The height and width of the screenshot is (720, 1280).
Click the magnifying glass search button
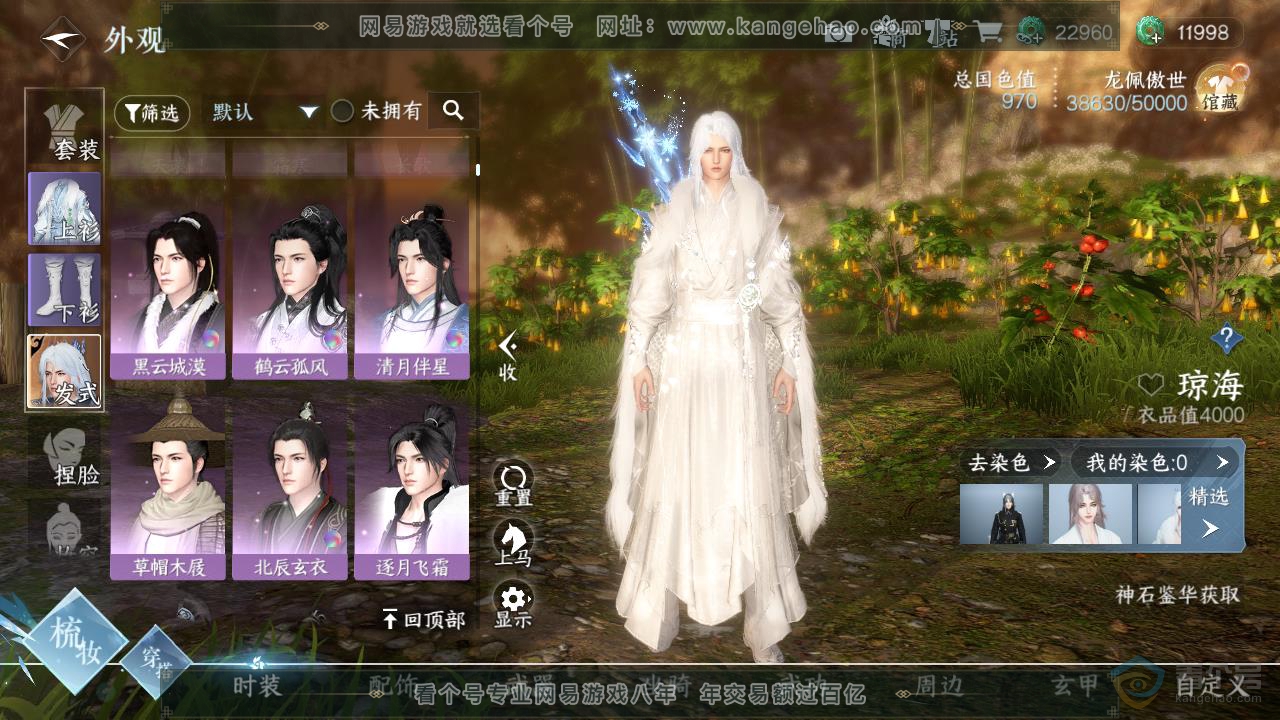453,111
